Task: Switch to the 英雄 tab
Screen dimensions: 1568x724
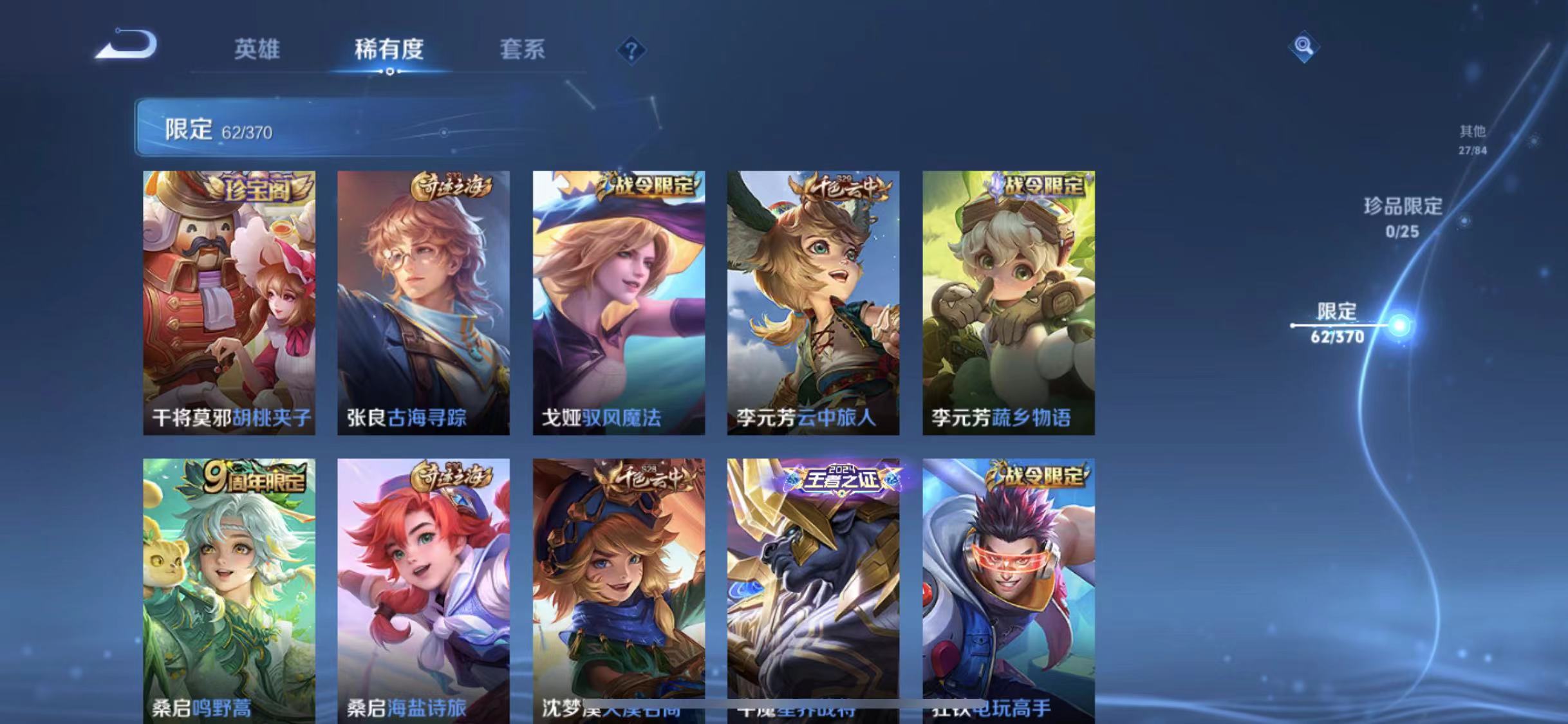Action: 257,50
